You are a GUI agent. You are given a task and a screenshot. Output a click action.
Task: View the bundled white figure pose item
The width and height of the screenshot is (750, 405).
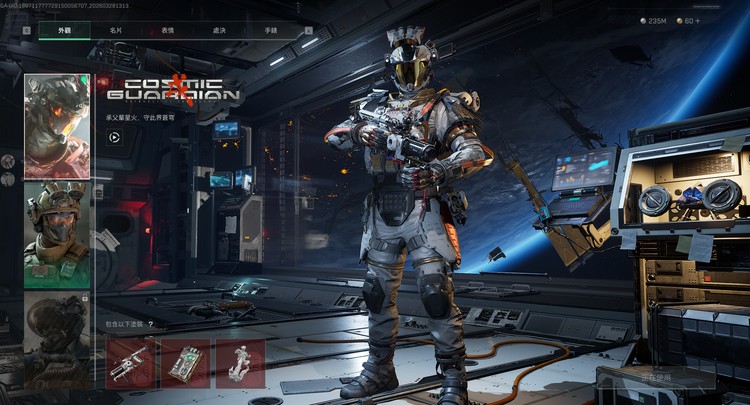point(240,363)
